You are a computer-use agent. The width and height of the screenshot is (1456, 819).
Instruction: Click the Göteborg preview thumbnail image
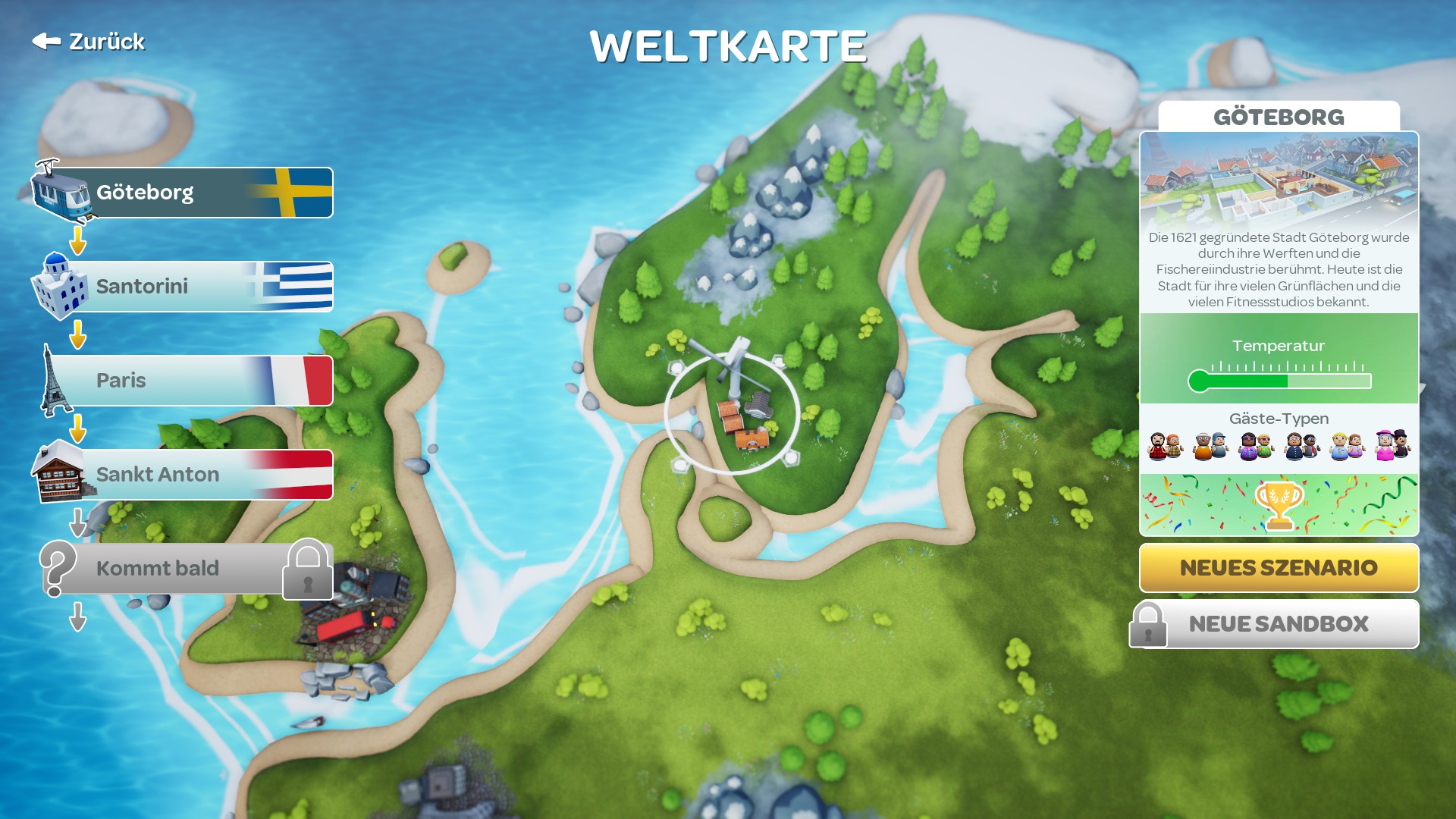click(x=1279, y=180)
